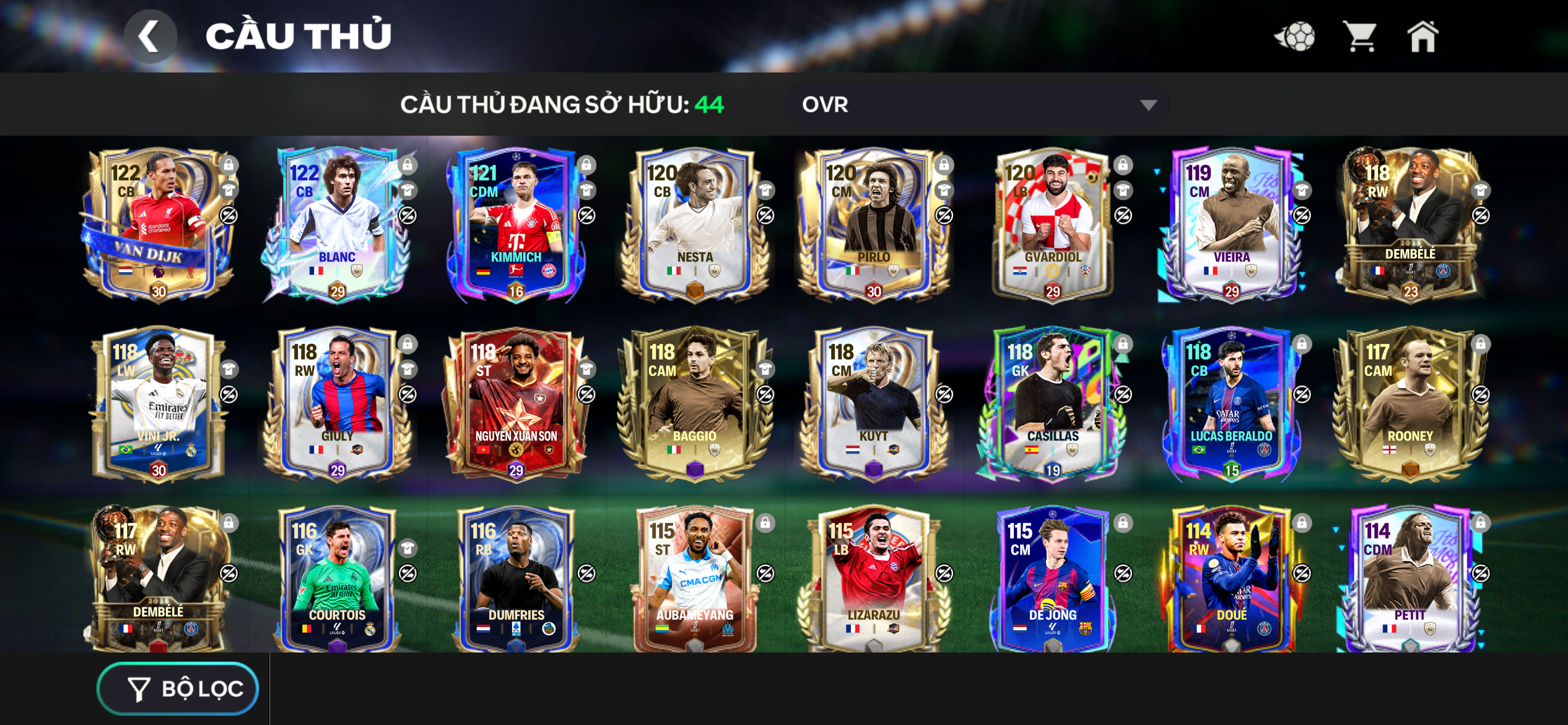Open the OVR sort dropdown
The image size is (1568, 725).
pos(975,105)
